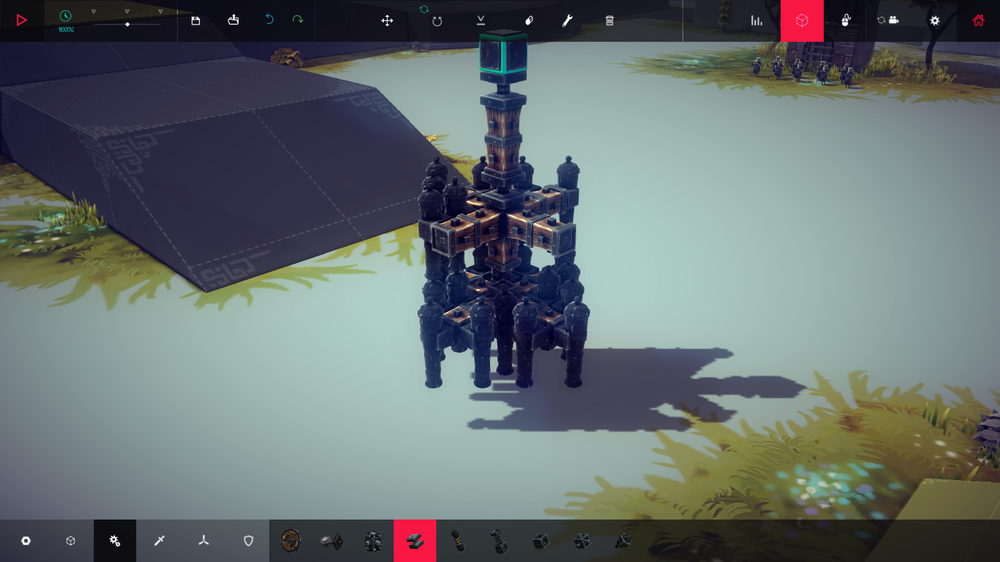Select the trash can delete tool
Screen dimensions: 1000x562
click(610, 20)
